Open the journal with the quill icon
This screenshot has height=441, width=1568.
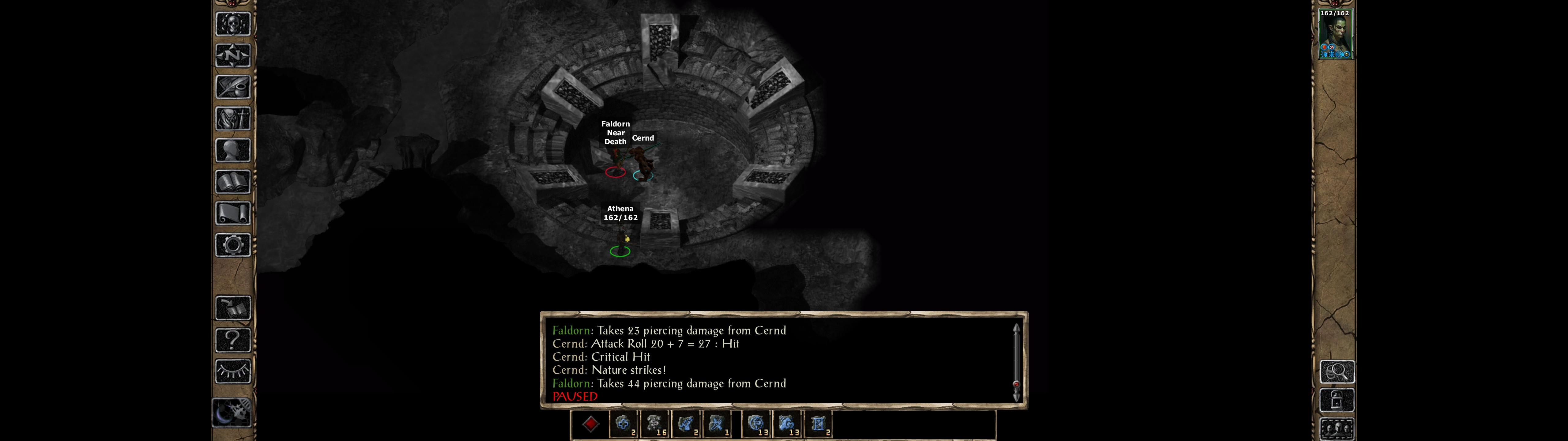(x=232, y=87)
